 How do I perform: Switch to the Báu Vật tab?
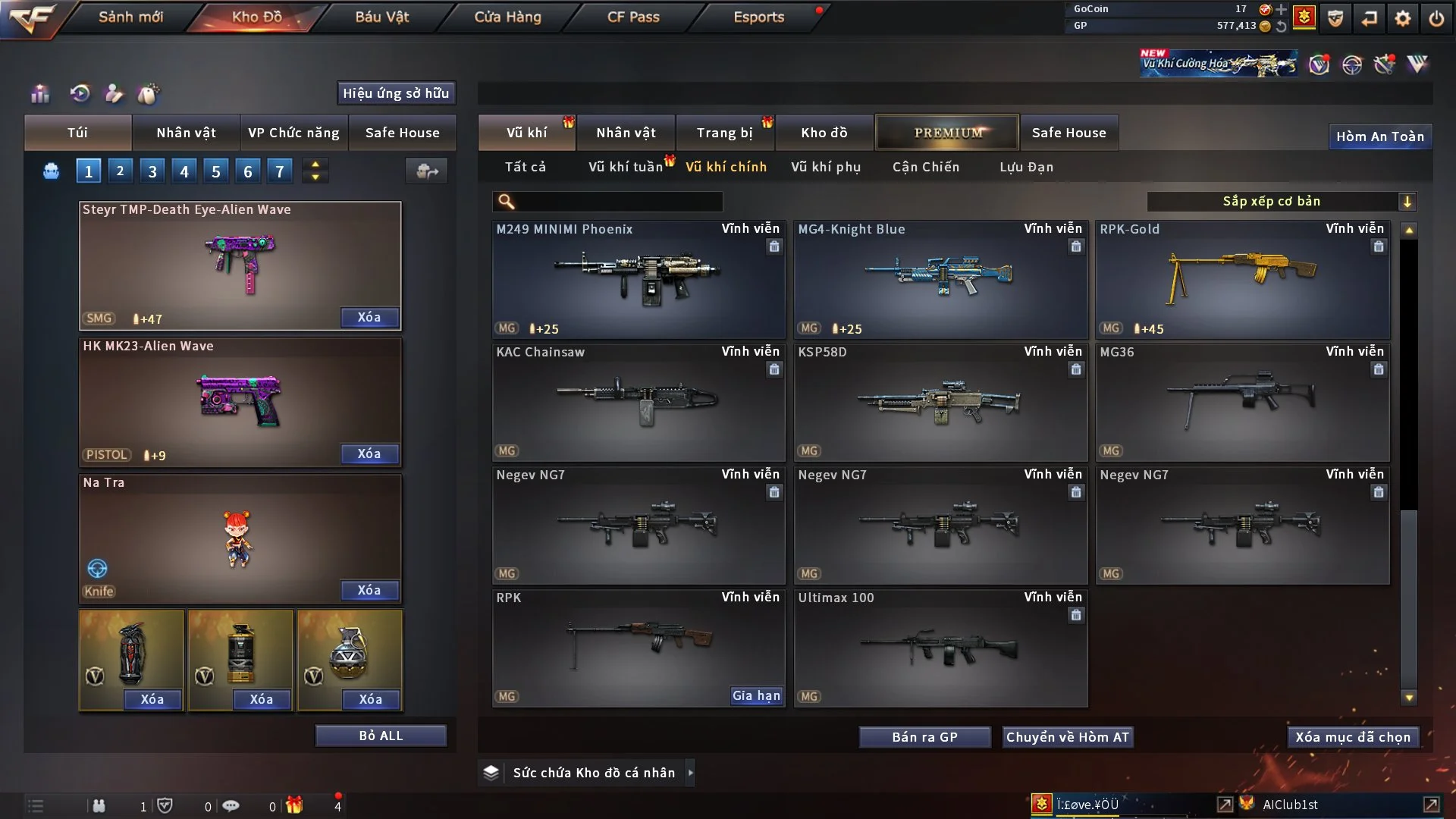click(x=381, y=17)
